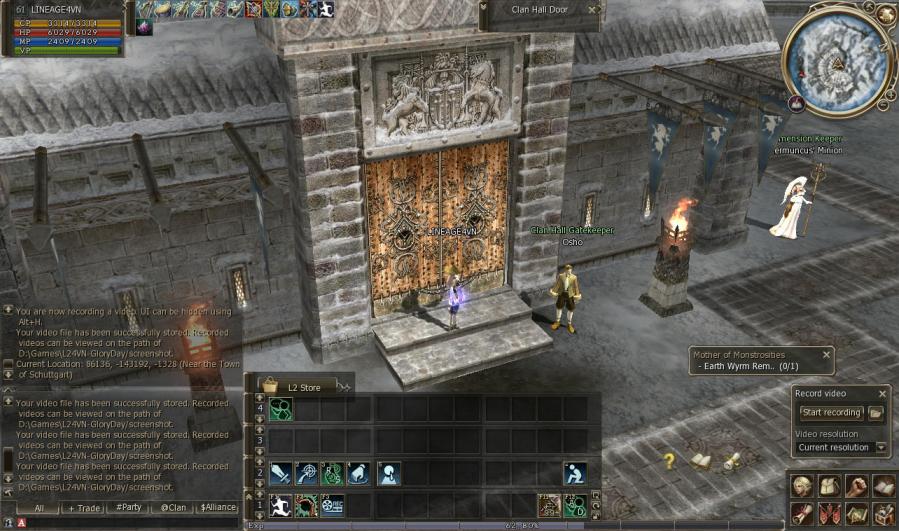The width and height of the screenshot is (899, 531).
Task: Open the L2 Store
Action: pos(299,385)
